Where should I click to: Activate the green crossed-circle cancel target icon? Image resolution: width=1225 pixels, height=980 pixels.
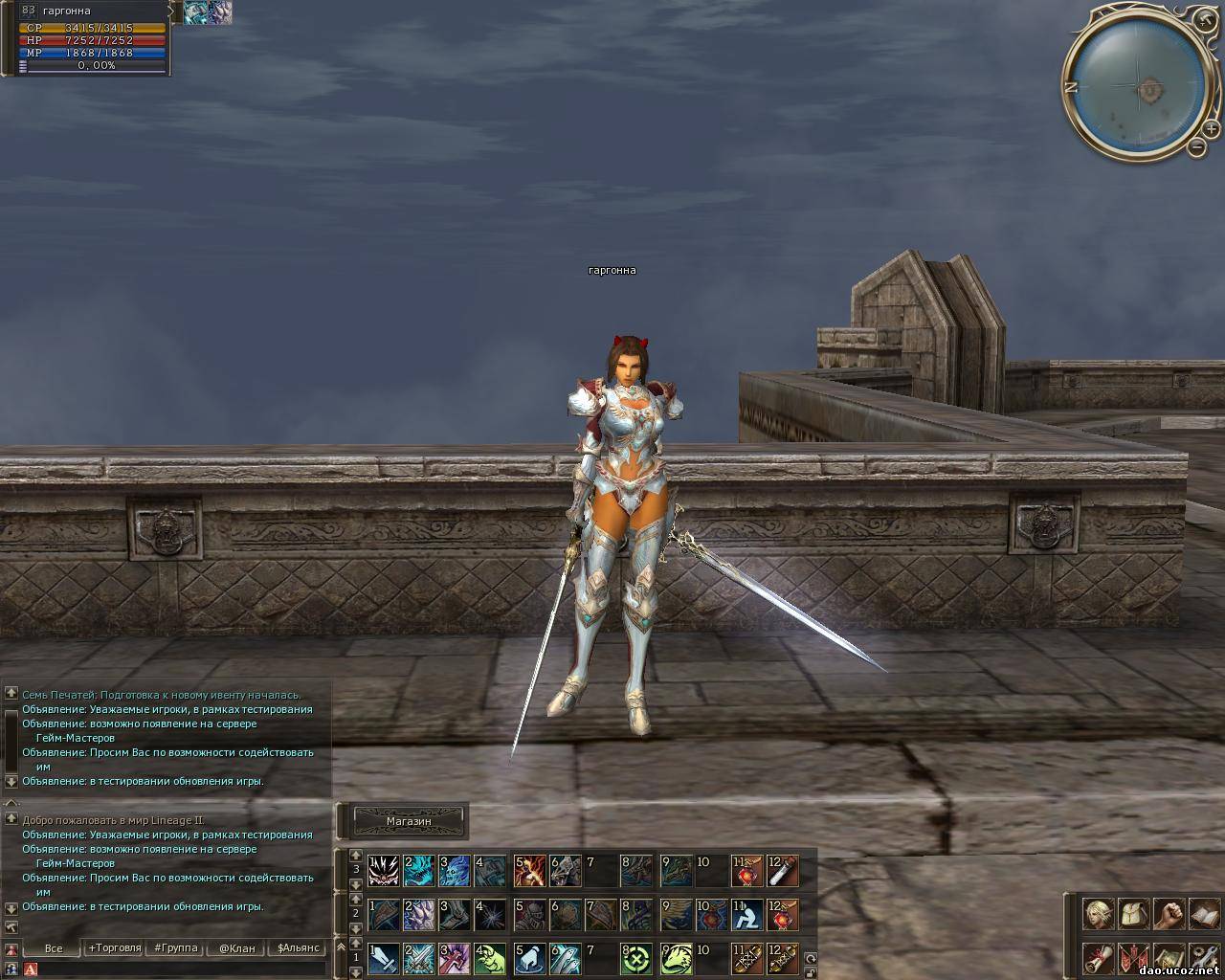[636, 959]
